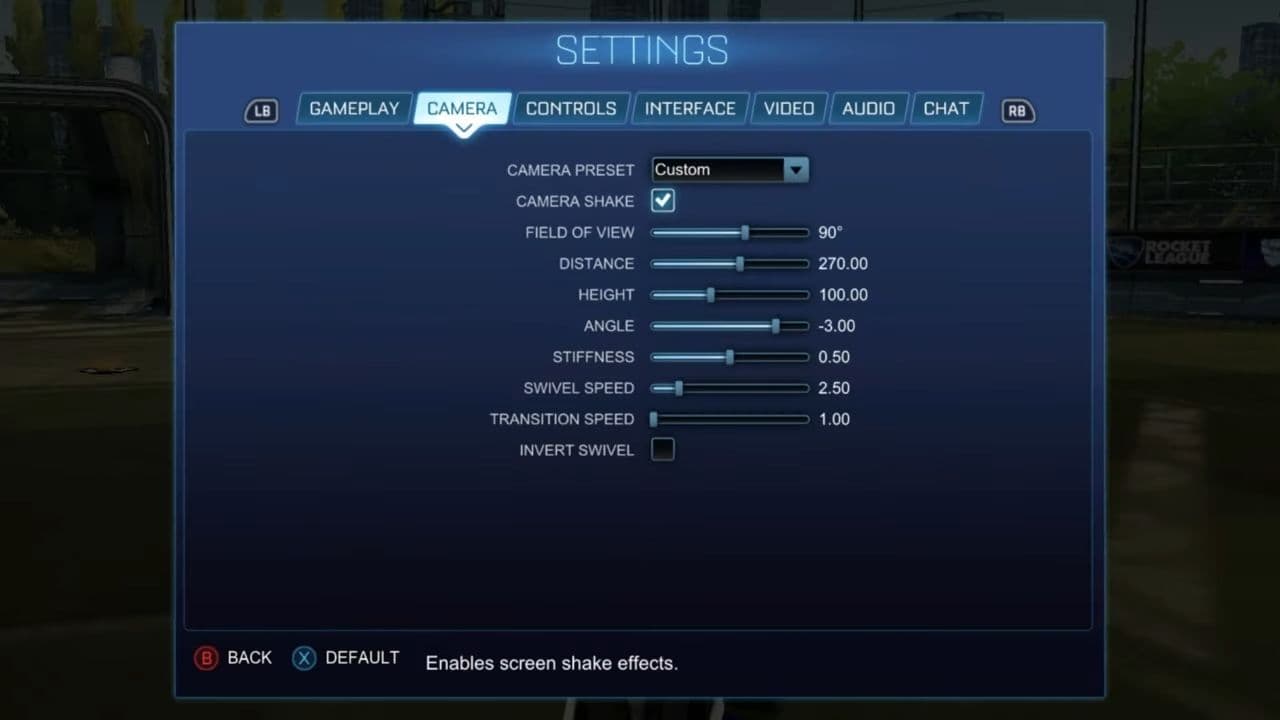Click the Transition Speed slider handle
Image resolution: width=1280 pixels, height=720 pixels.
pos(654,419)
